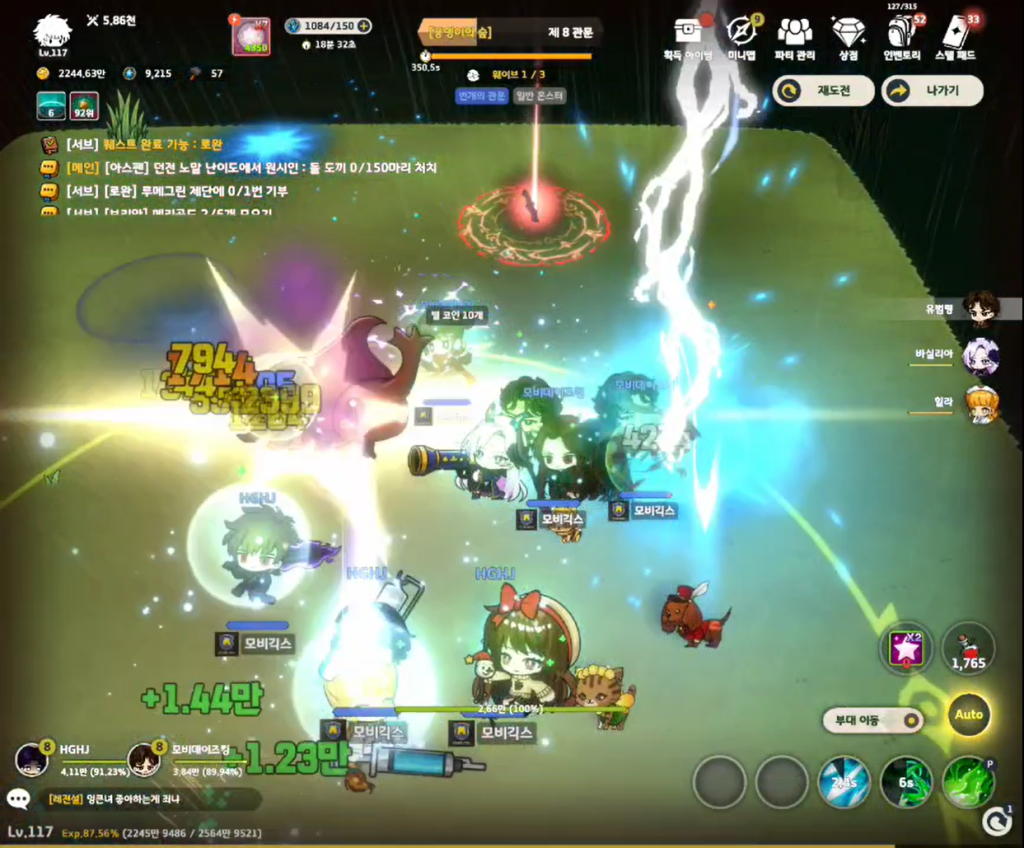Image resolution: width=1024 pixels, height=848 pixels.
Task: Click the 나가기 exit button
Action: (932, 91)
